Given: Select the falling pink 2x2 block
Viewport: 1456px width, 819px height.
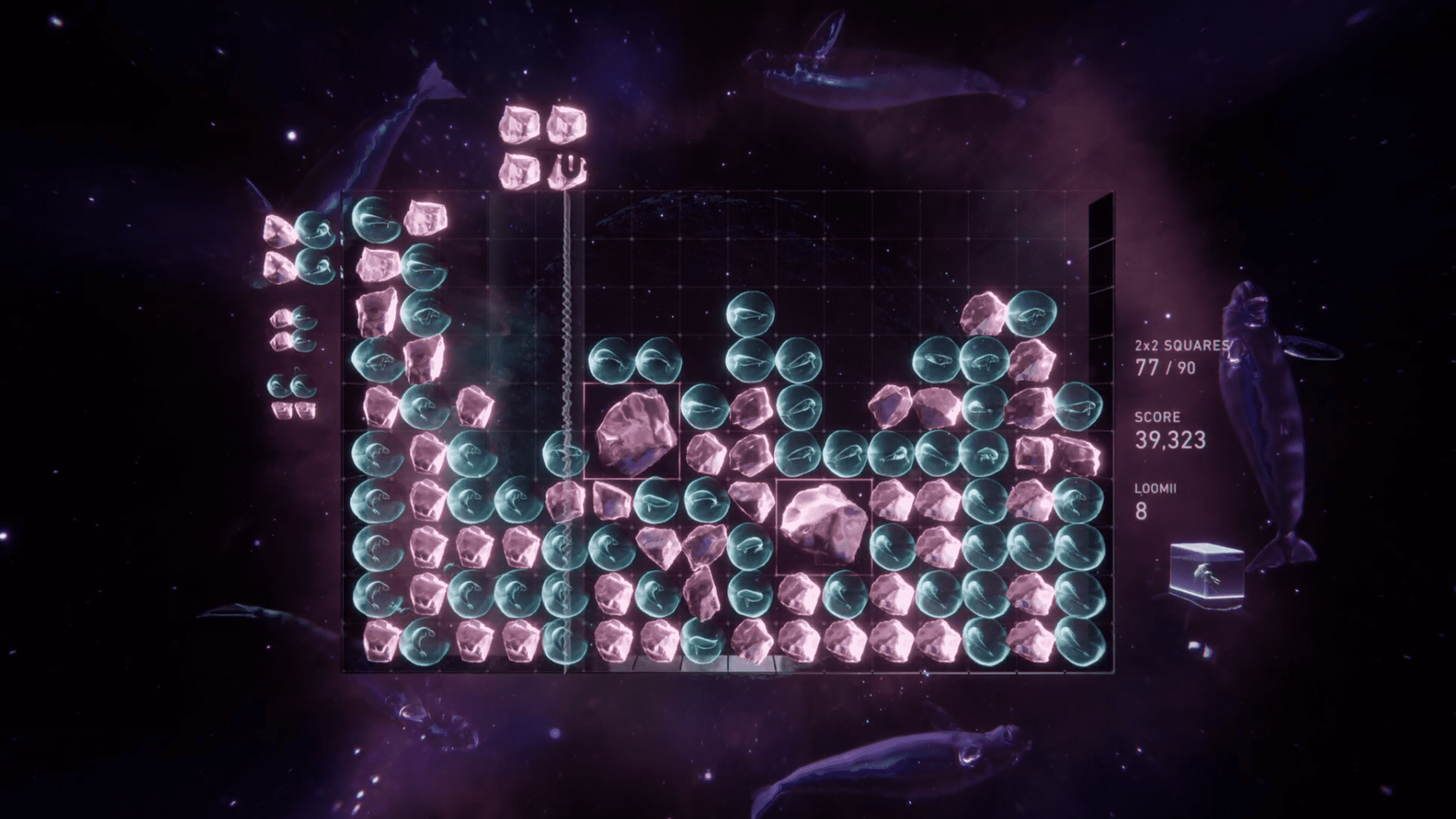Looking at the screenshot, I should tap(542, 148).
